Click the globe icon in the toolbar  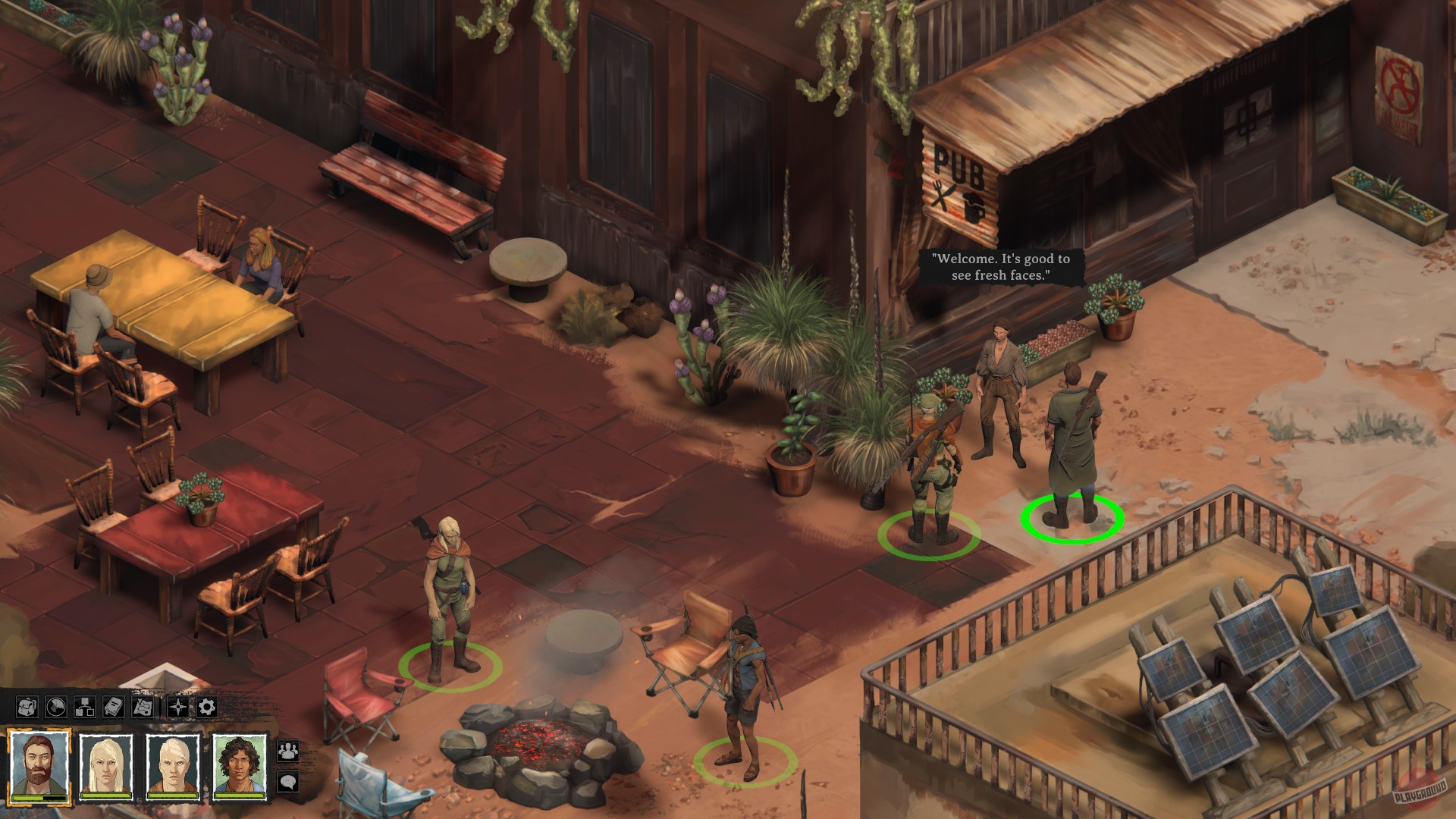pos(55,707)
